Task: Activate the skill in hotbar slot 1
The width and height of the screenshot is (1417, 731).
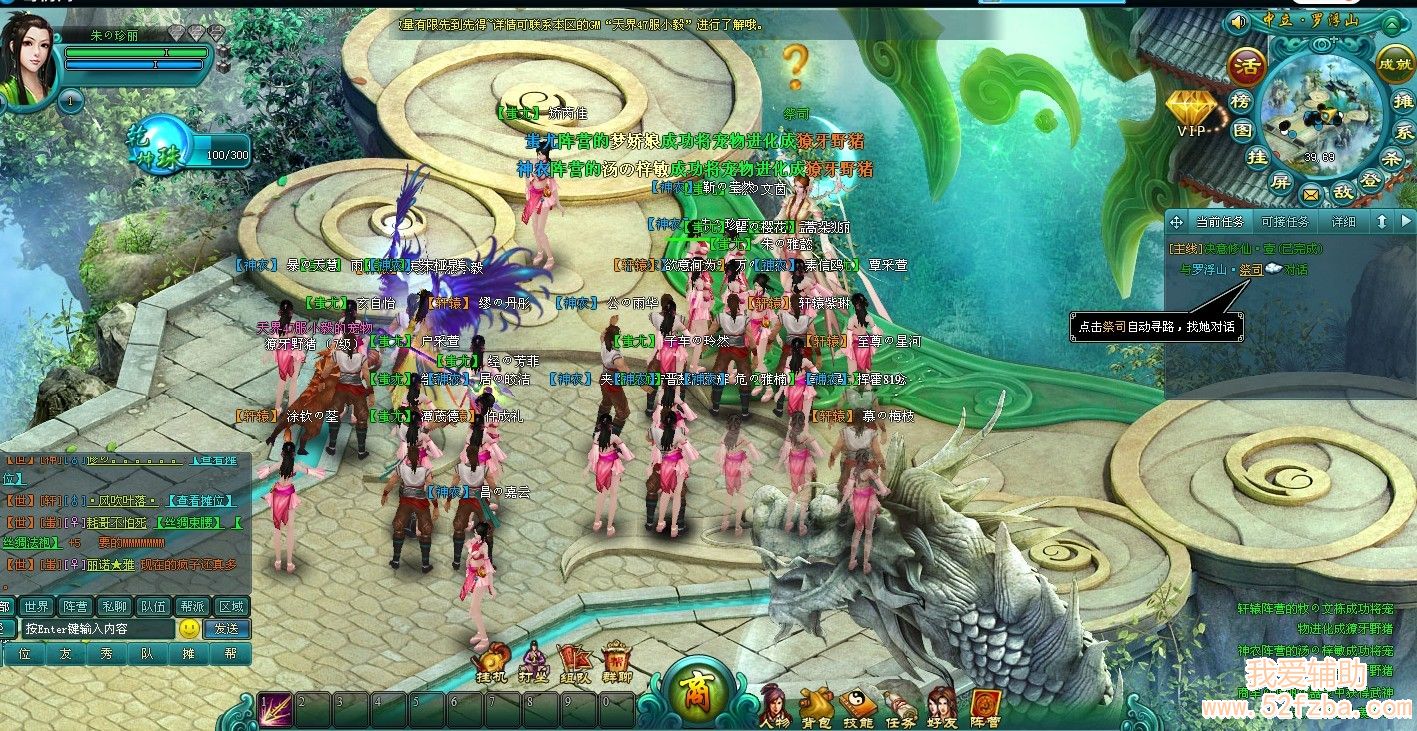Action: 275,707
